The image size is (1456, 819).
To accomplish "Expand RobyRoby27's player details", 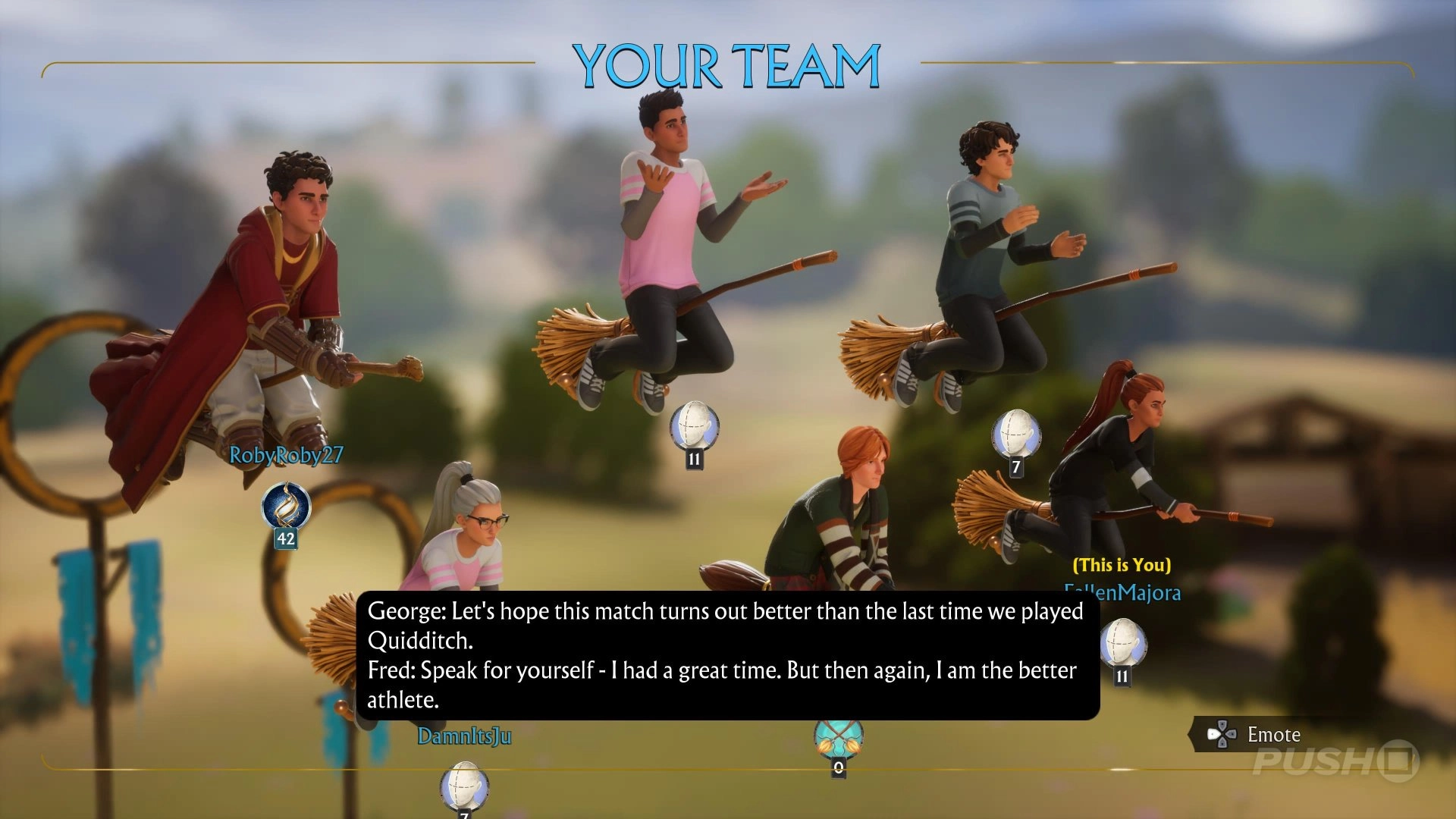I will 285,456.
